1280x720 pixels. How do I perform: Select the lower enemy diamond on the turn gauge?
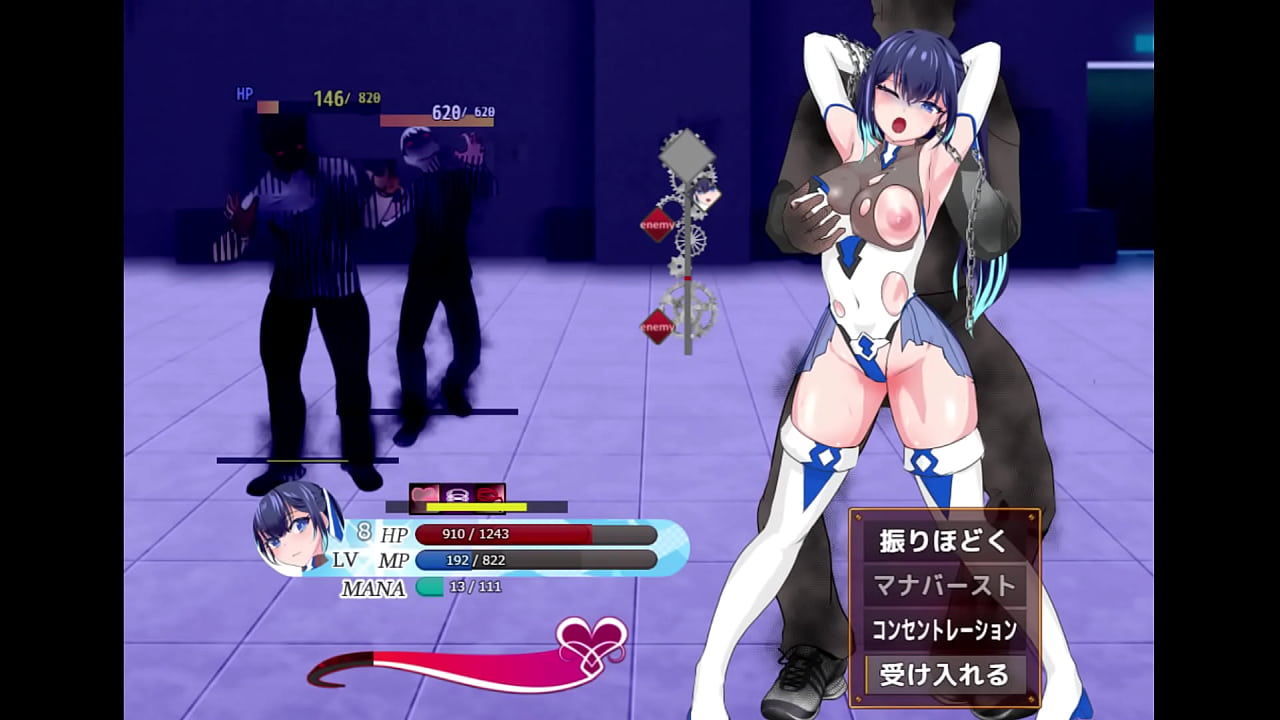click(658, 325)
